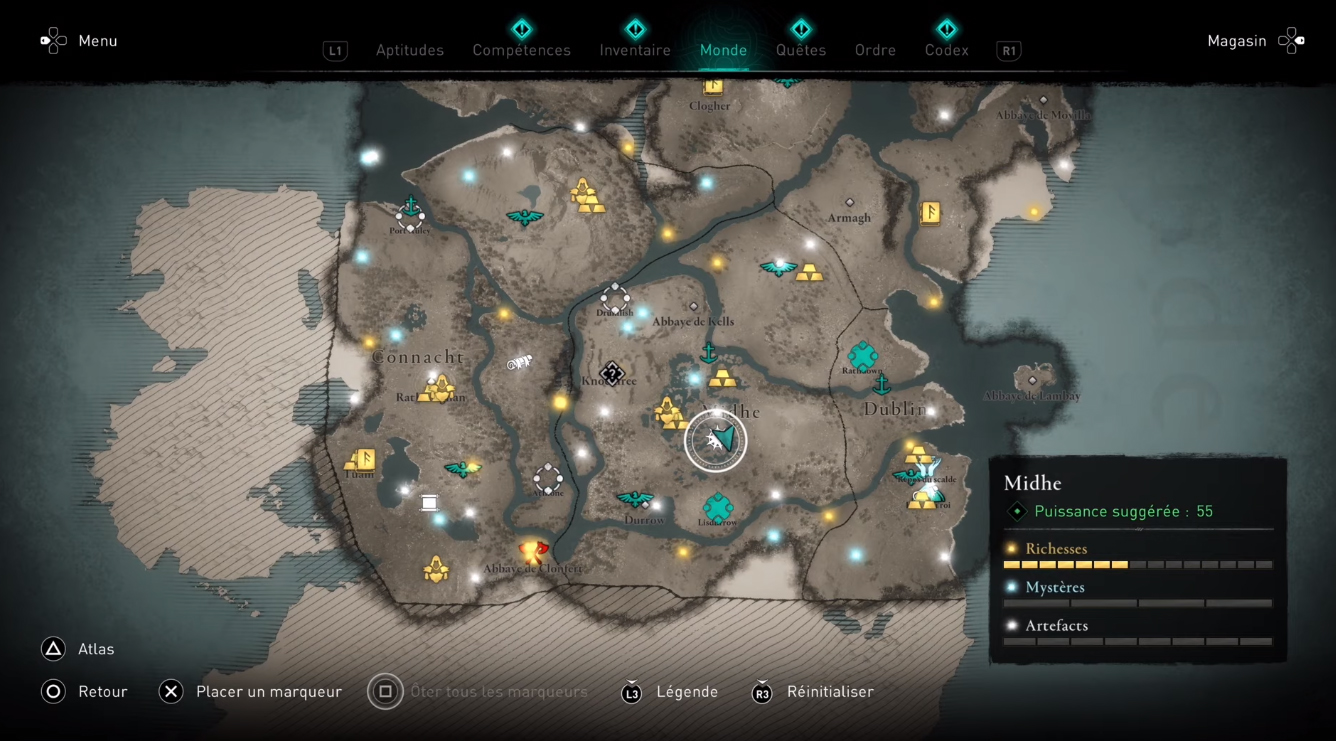Switch to the Aptitudes tab
The image size is (1336, 741).
tap(409, 50)
